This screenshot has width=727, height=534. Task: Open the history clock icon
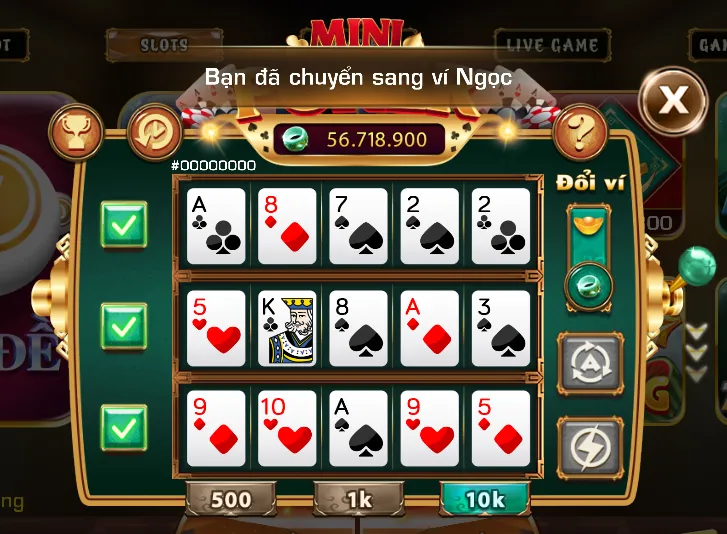[155, 130]
